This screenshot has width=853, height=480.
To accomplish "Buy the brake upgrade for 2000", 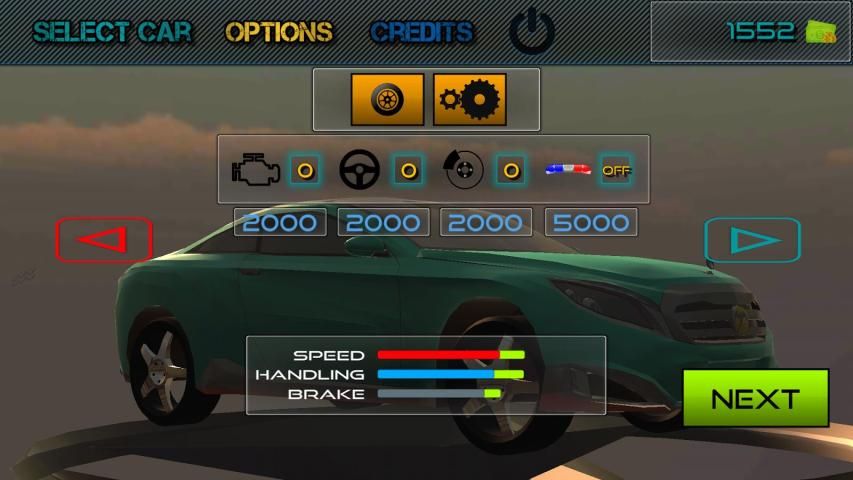I will click(486, 222).
